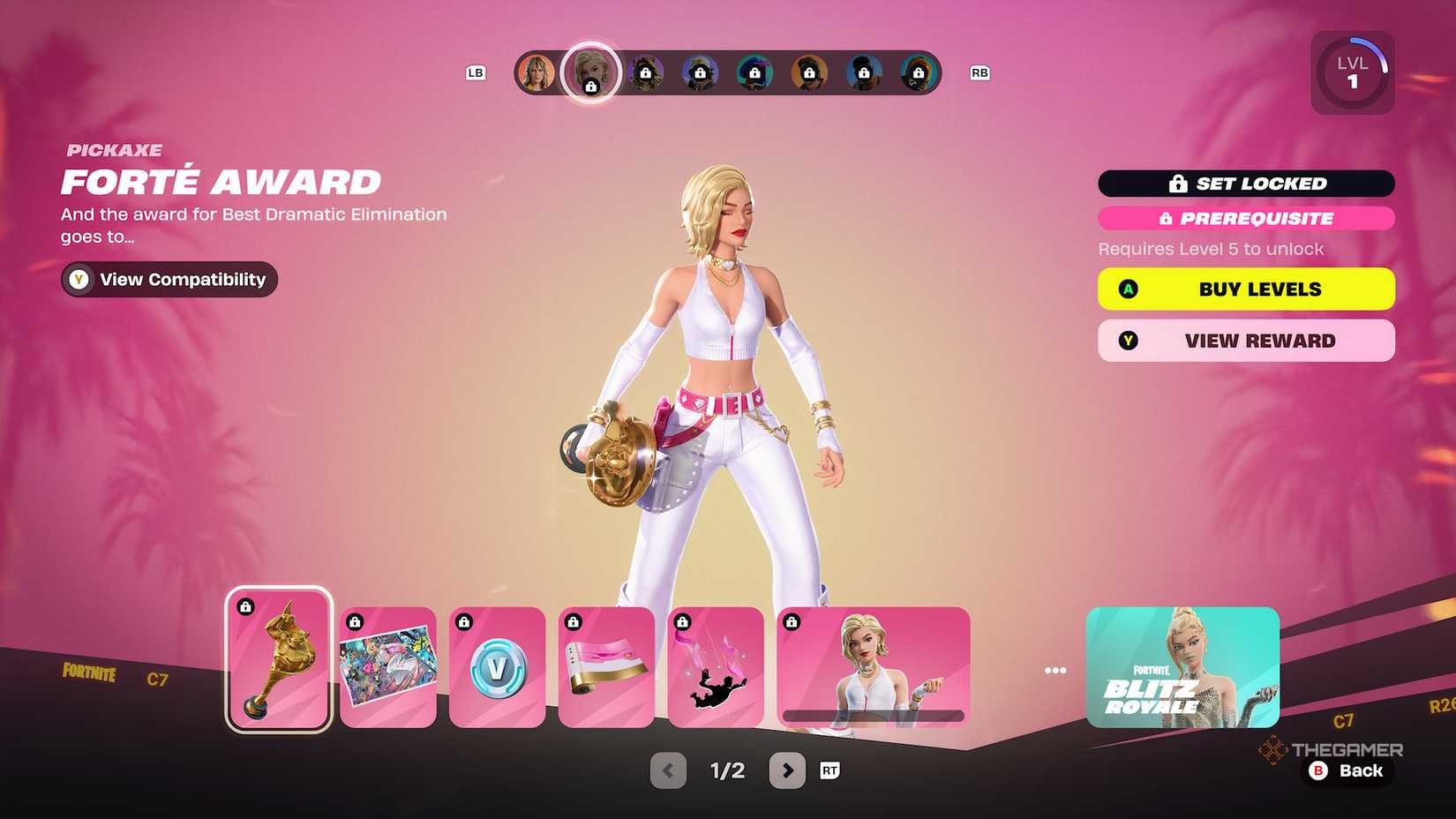Click the outfit tile progress bar
The height and width of the screenshot is (819, 1456).
(874, 717)
